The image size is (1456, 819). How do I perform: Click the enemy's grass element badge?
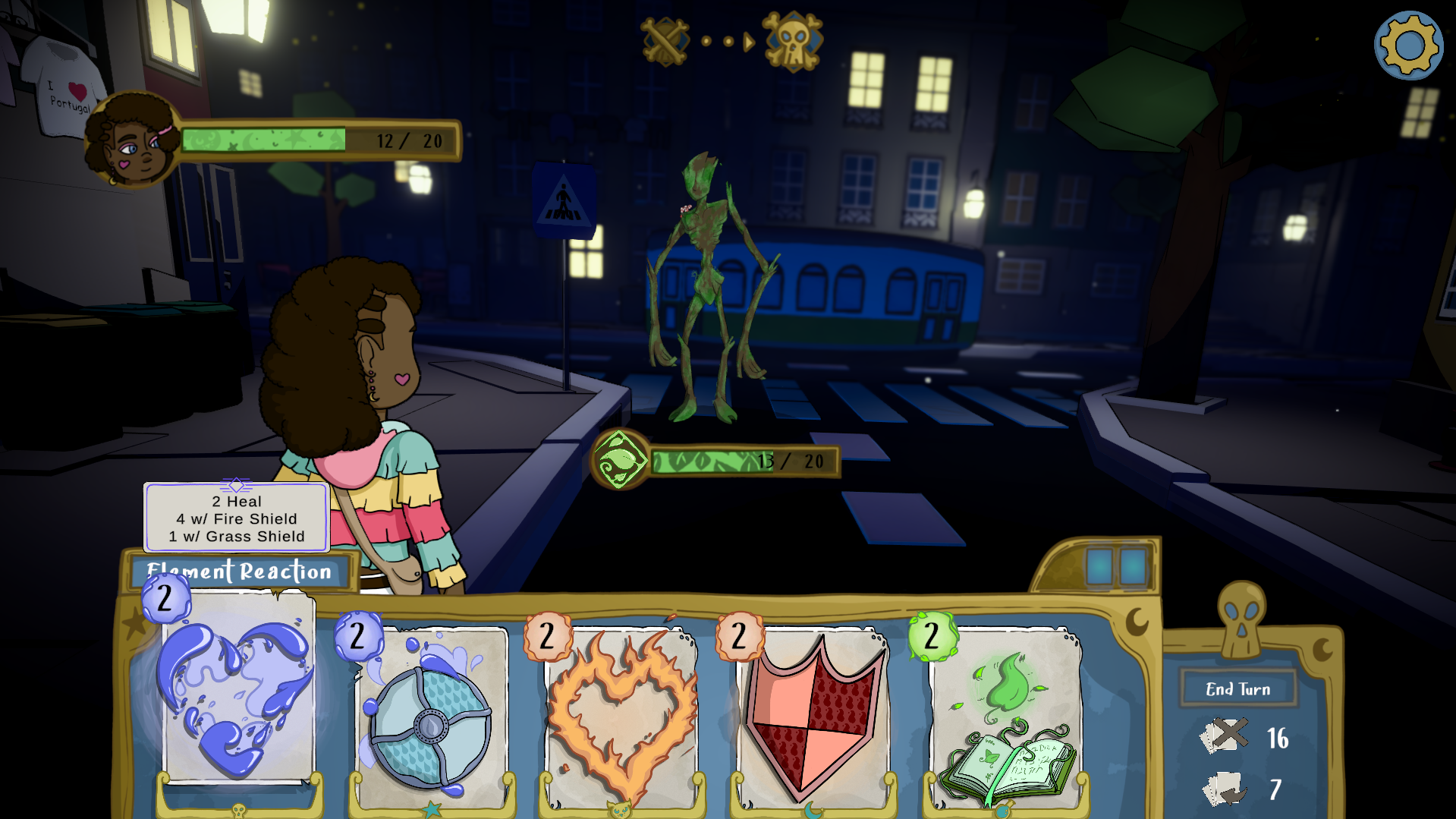pos(620,459)
